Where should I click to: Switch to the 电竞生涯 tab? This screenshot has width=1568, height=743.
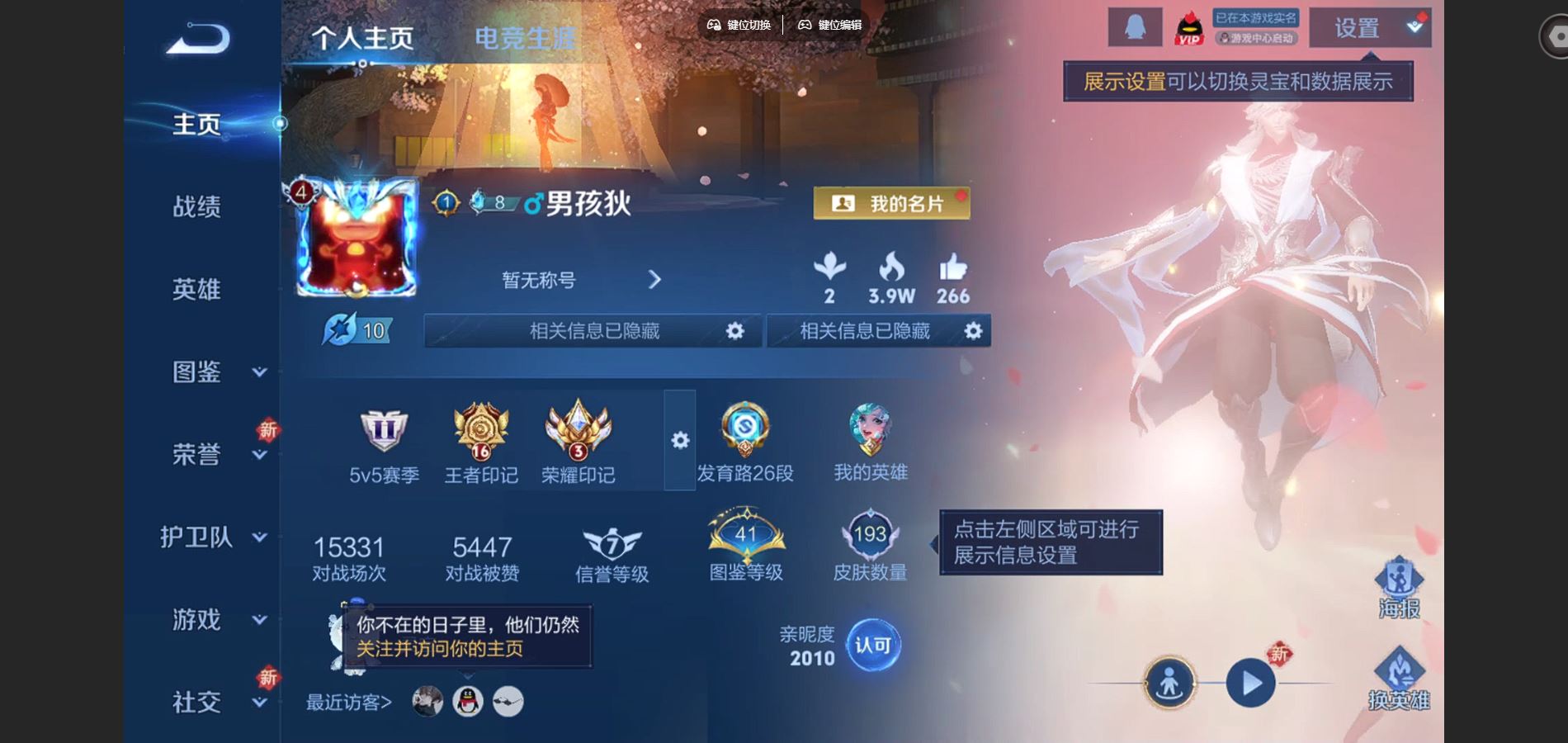click(x=526, y=35)
